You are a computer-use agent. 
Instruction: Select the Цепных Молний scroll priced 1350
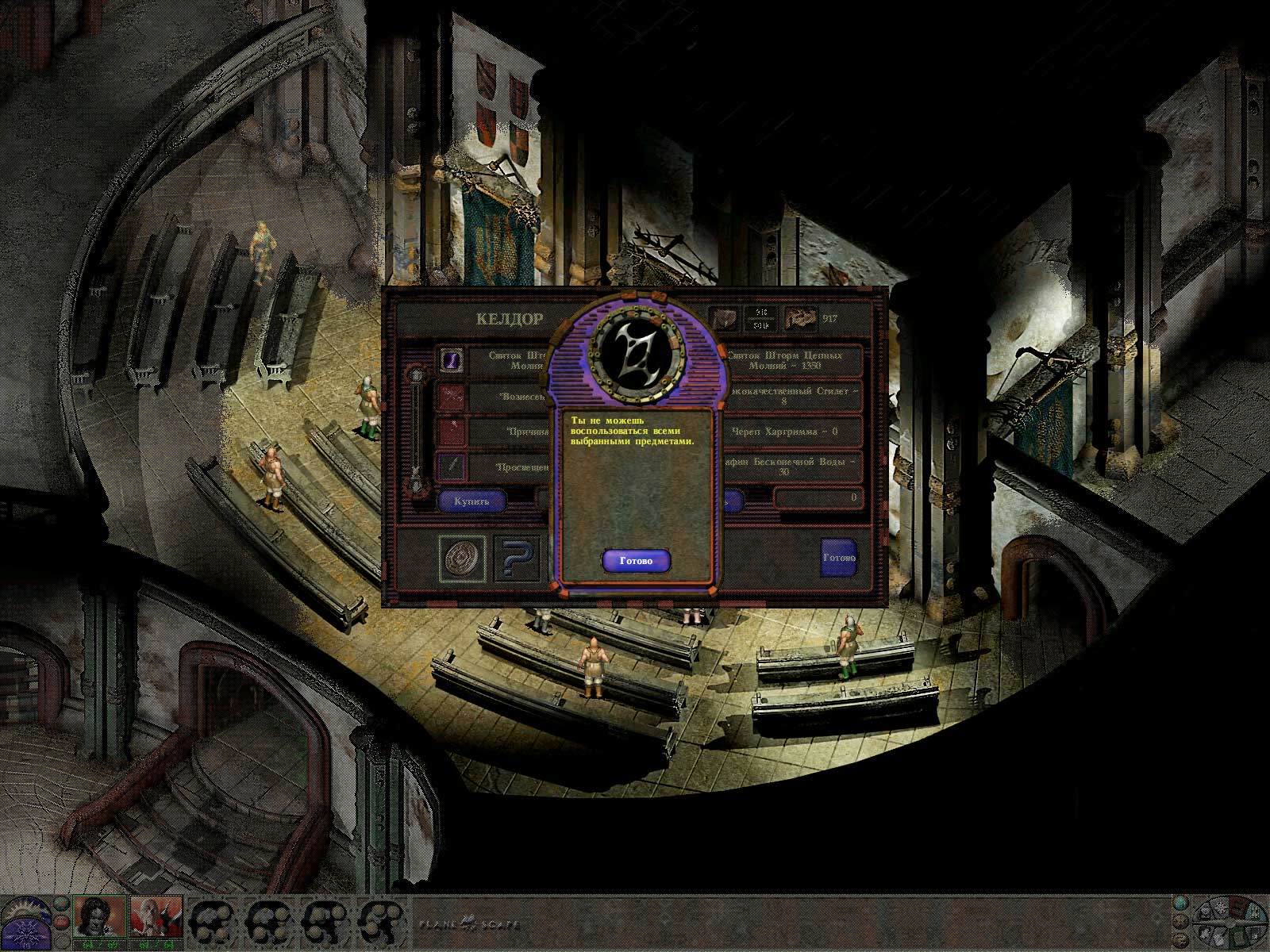point(794,360)
